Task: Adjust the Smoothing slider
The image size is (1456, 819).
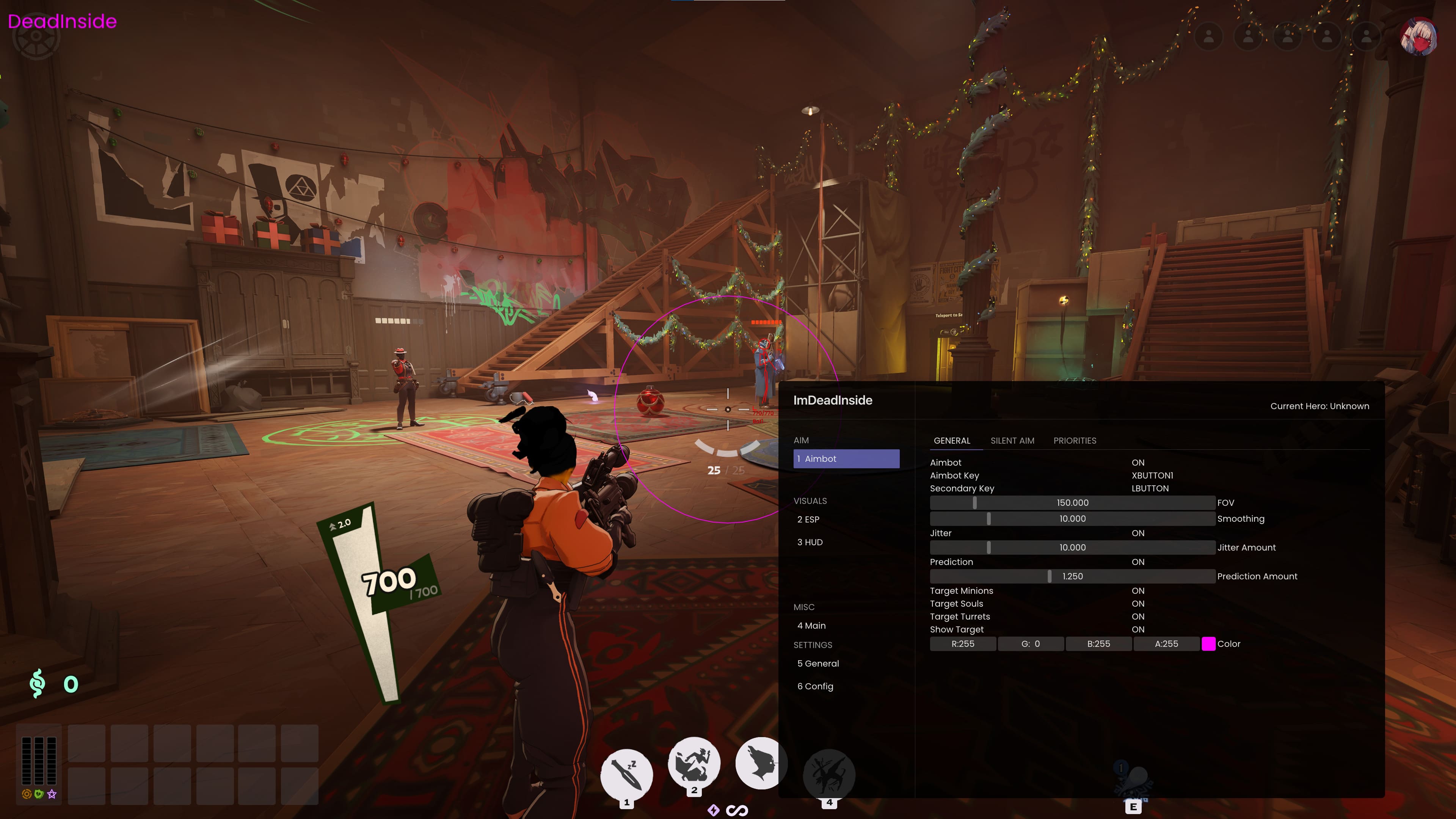Action: (1072, 519)
